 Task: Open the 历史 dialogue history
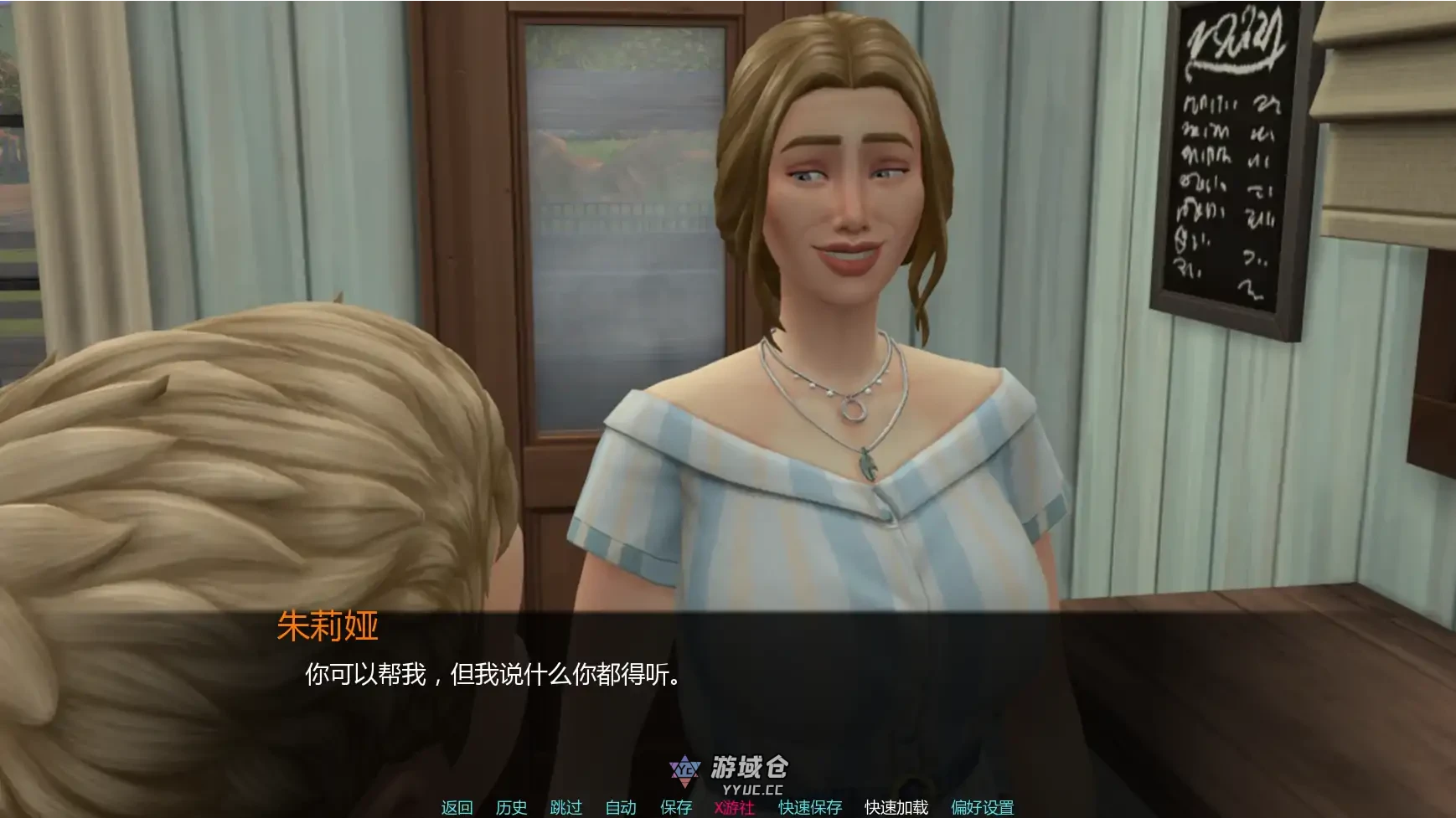click(511, 807)
